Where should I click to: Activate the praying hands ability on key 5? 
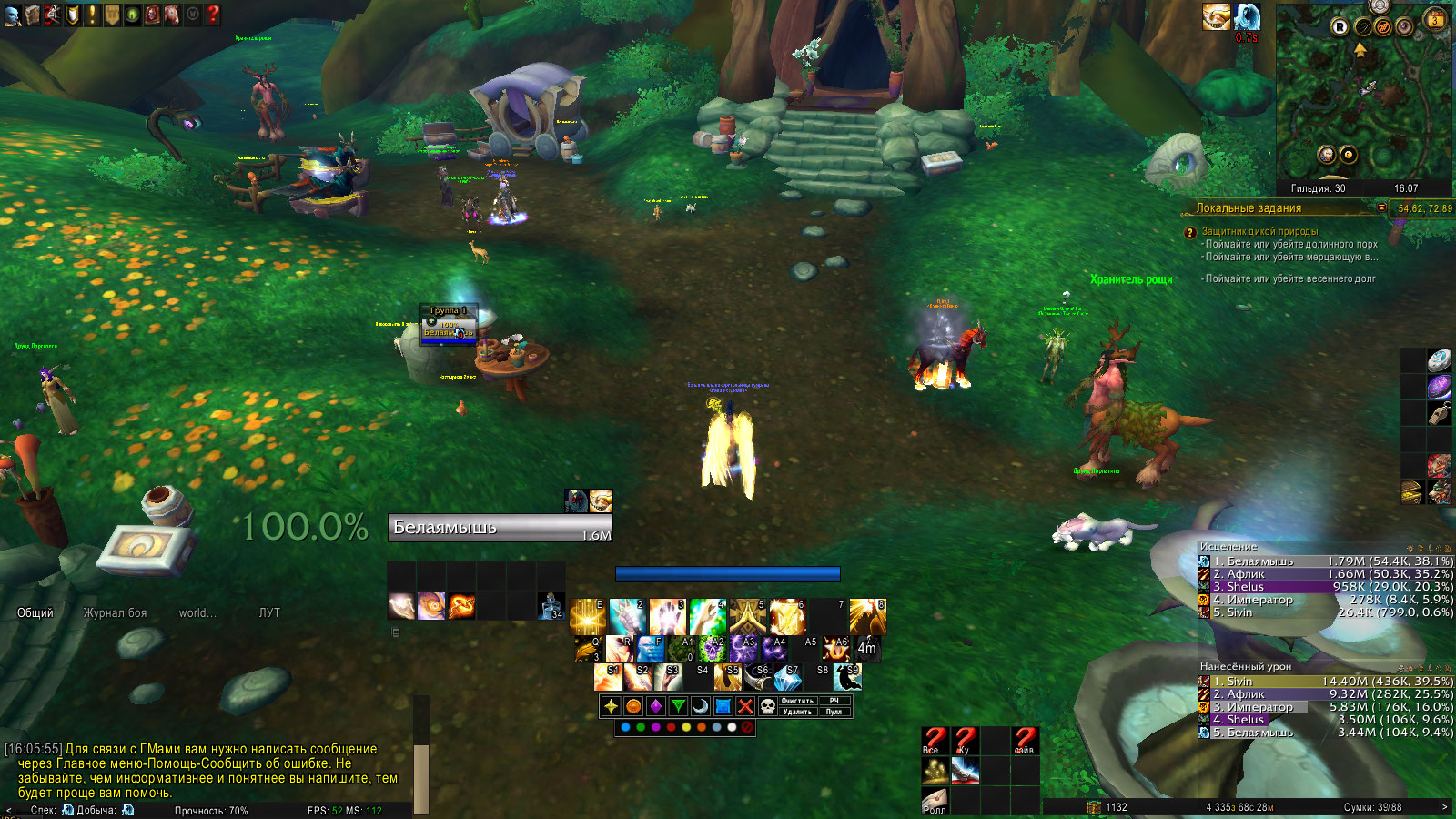click(x=748, y=617)
